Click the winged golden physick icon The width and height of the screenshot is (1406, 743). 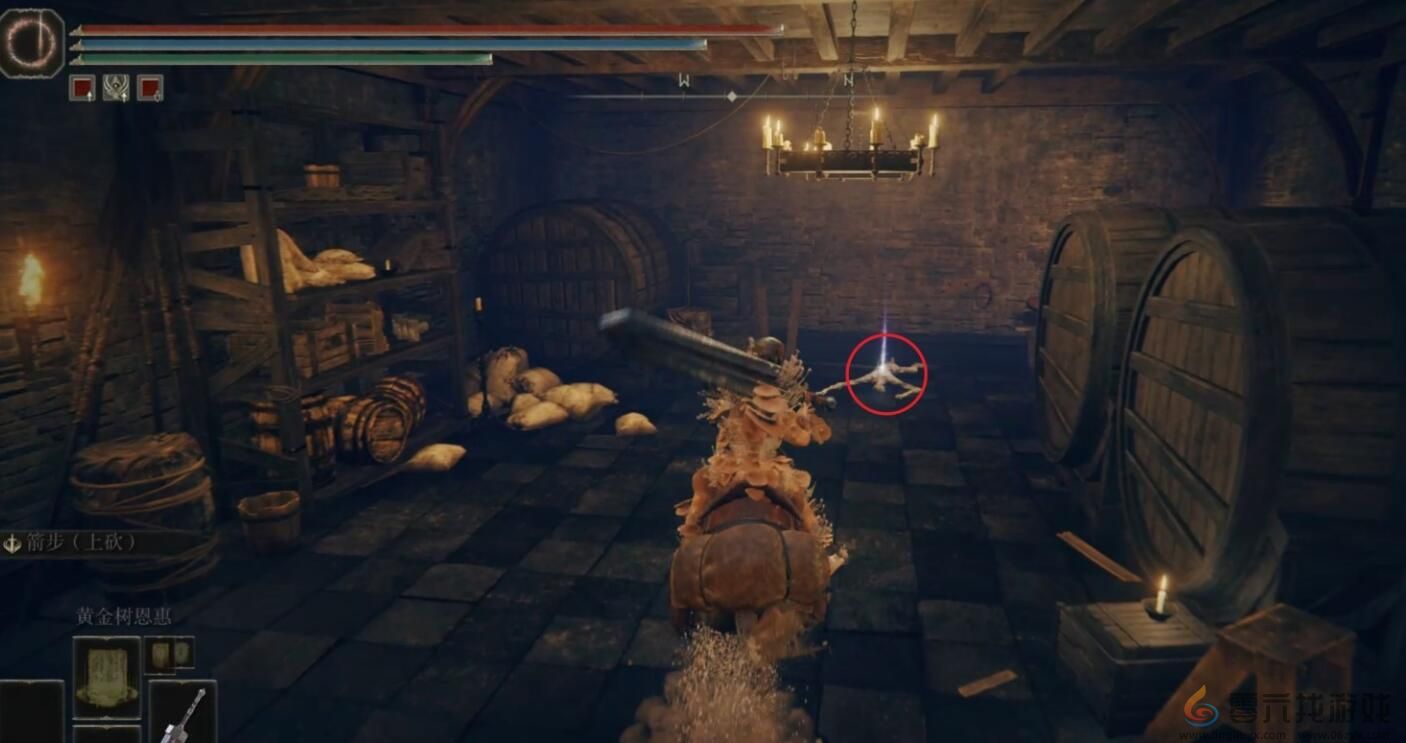pyautogui.click(x=115, y=87)
